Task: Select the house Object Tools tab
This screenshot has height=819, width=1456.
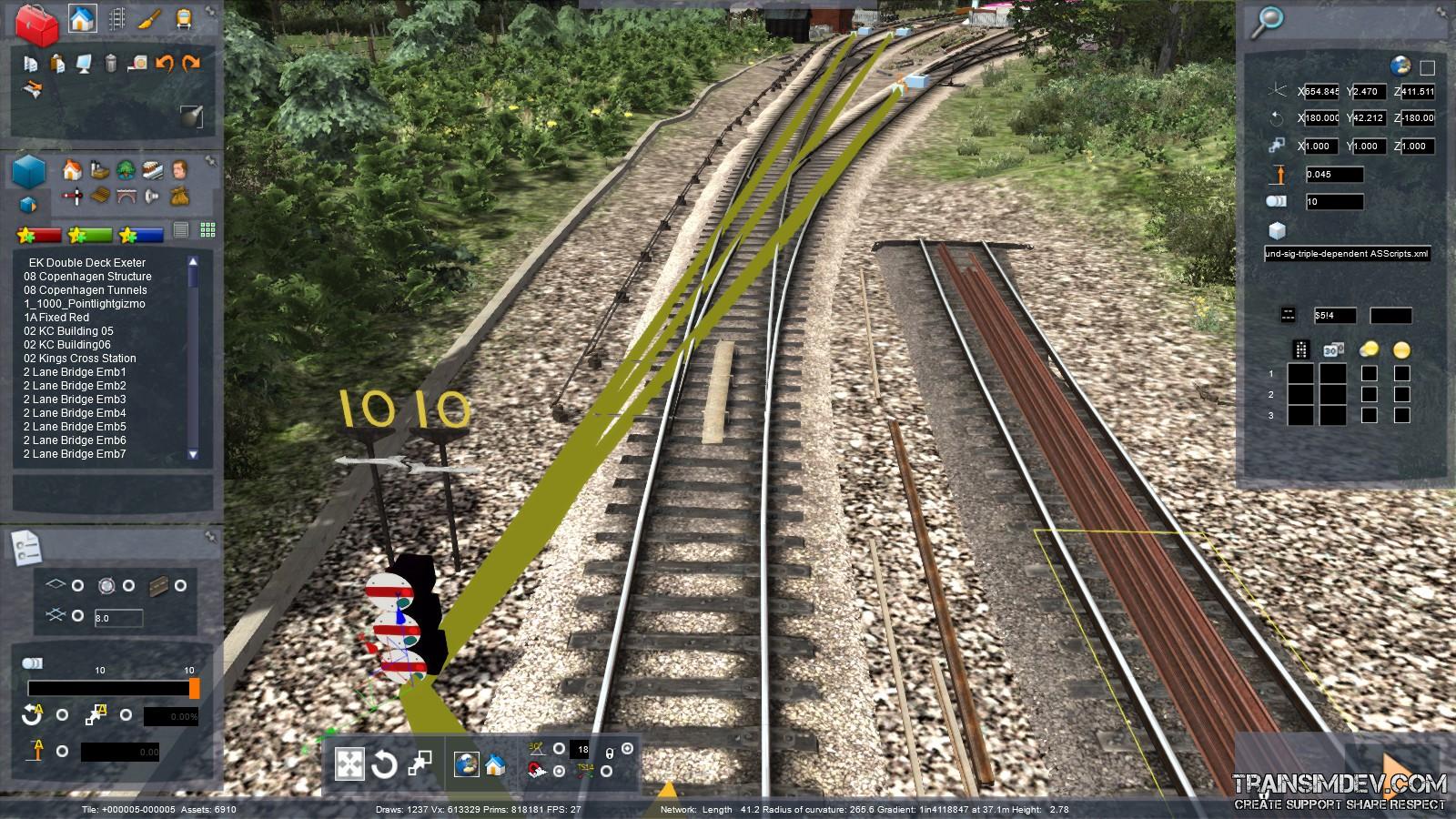Action: [83, 18]
